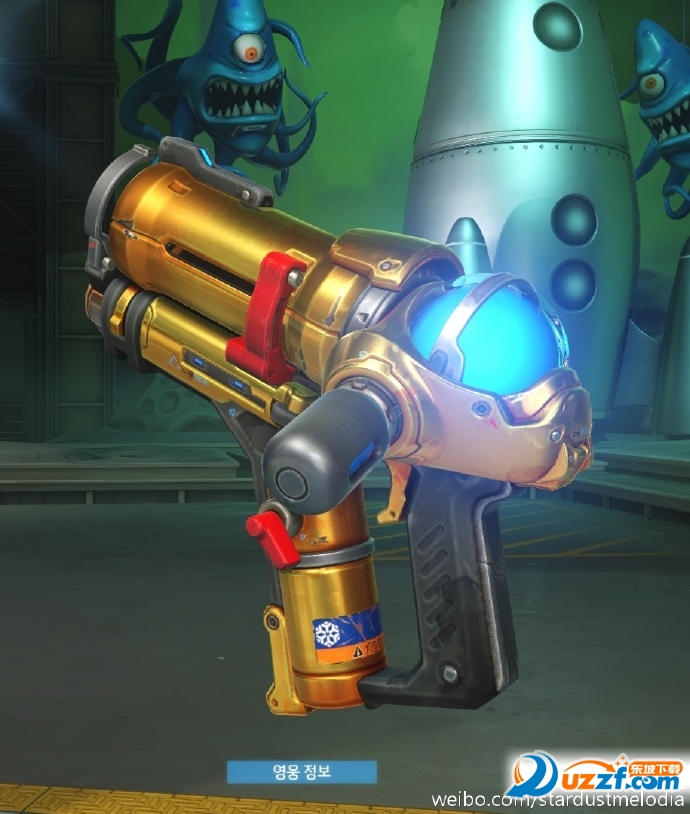690x814 pixels.
Task: Open the 영웅 정보 hero info button
Action: pos(301,772)
